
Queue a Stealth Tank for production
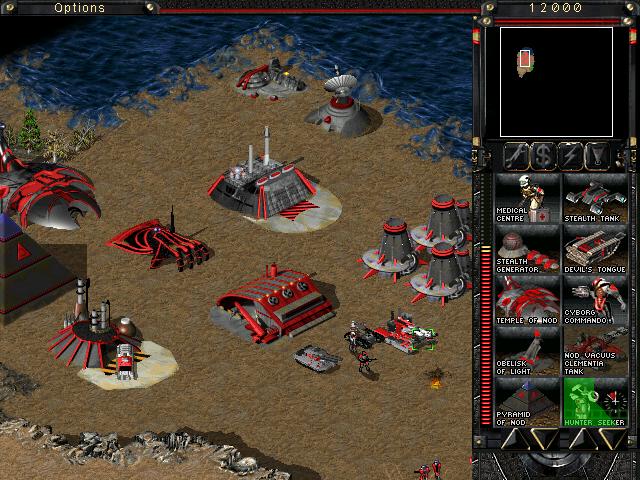point(594,198)
